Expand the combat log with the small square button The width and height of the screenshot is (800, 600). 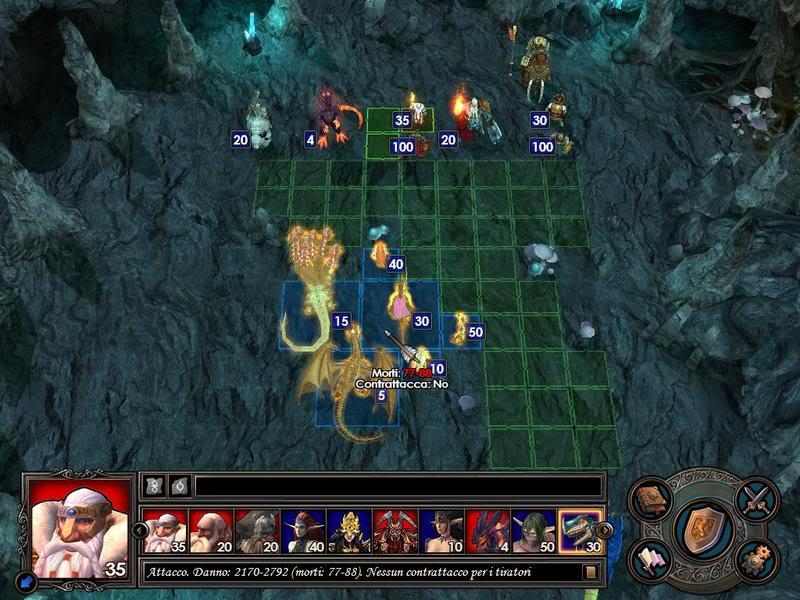click(591, 572)
